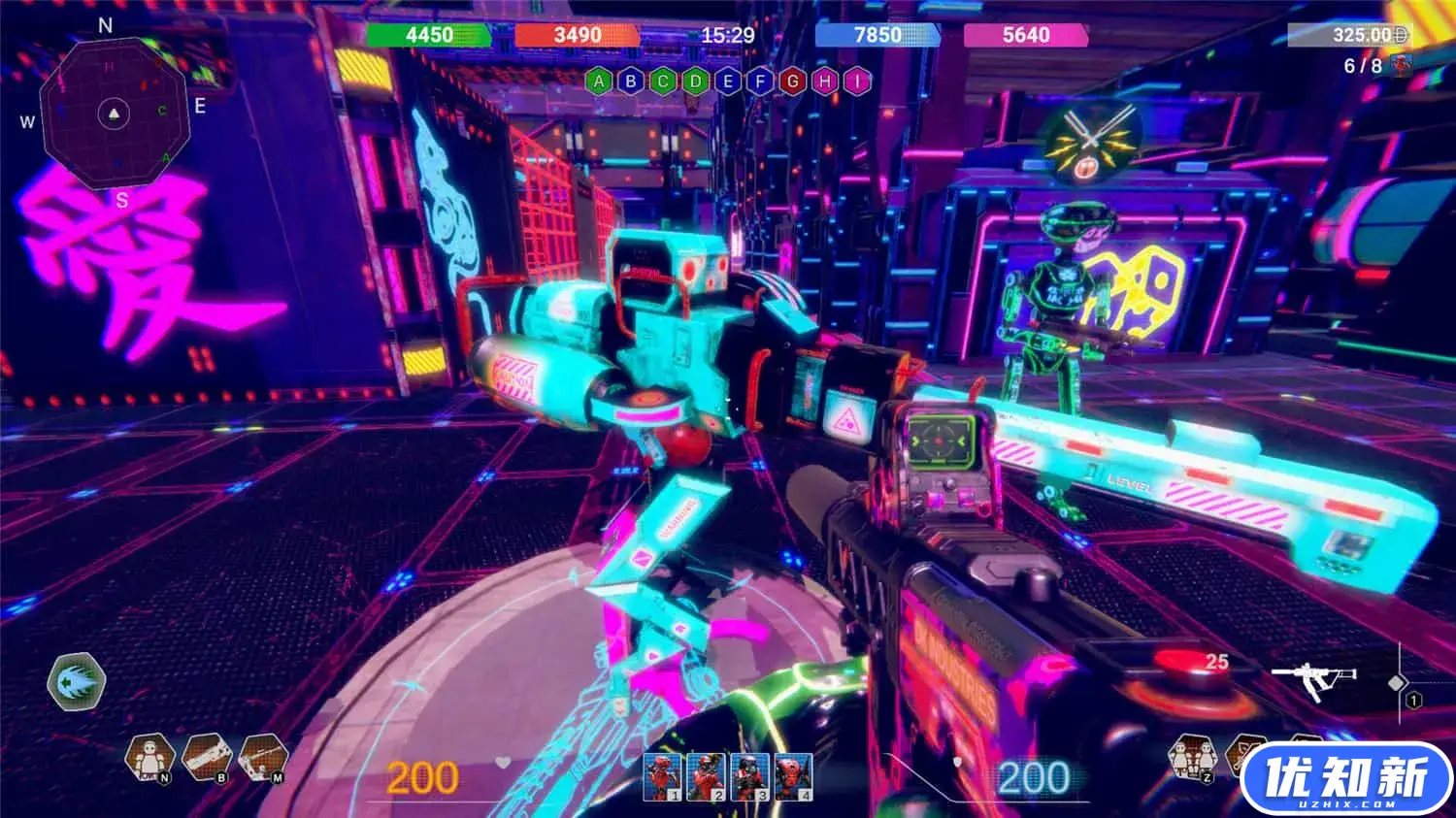Viewport: 1456px width, 818px height.
Task: Select squad member portrait 2
Action: 706,776
